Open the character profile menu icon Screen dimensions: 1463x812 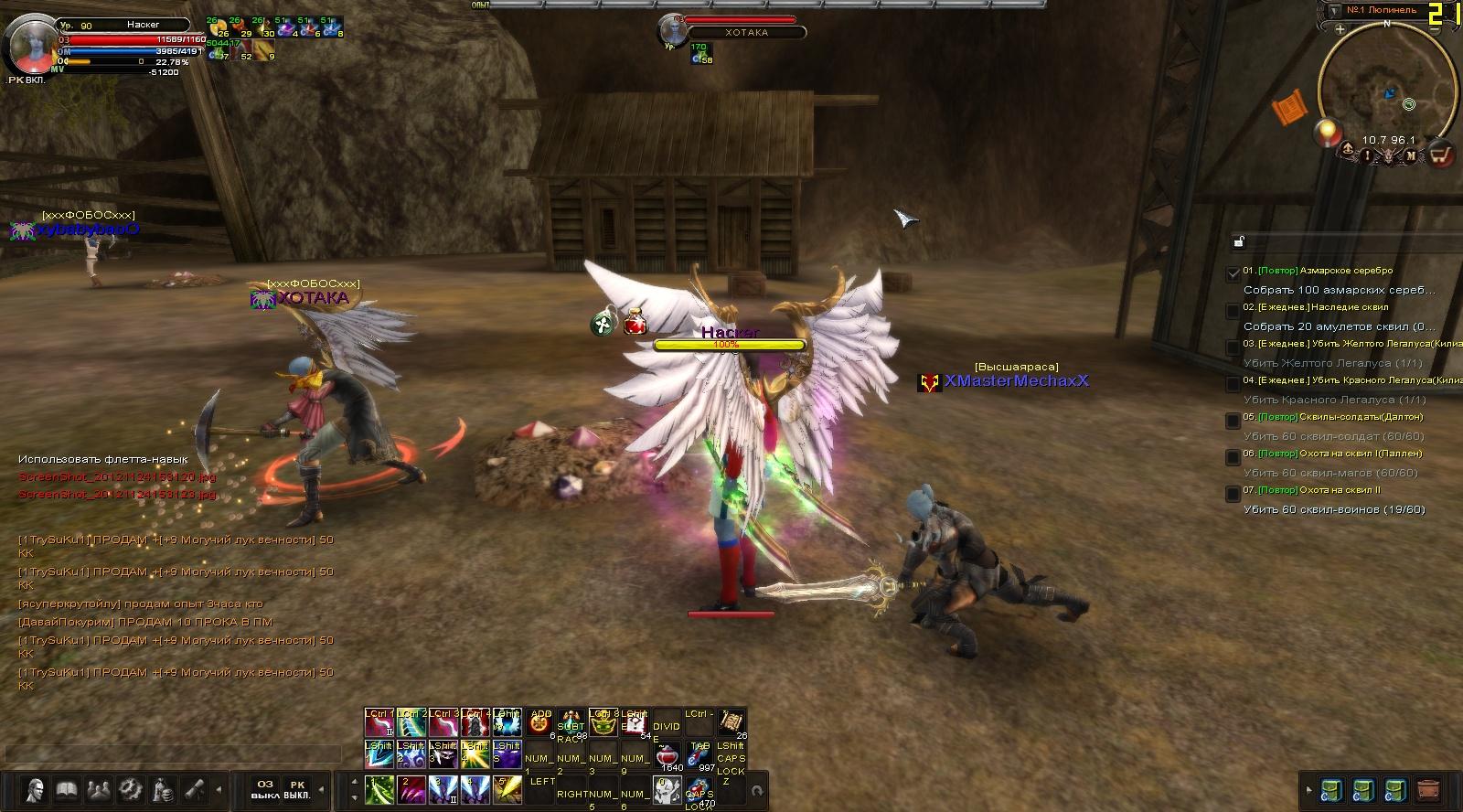click(x=36, y=789)
